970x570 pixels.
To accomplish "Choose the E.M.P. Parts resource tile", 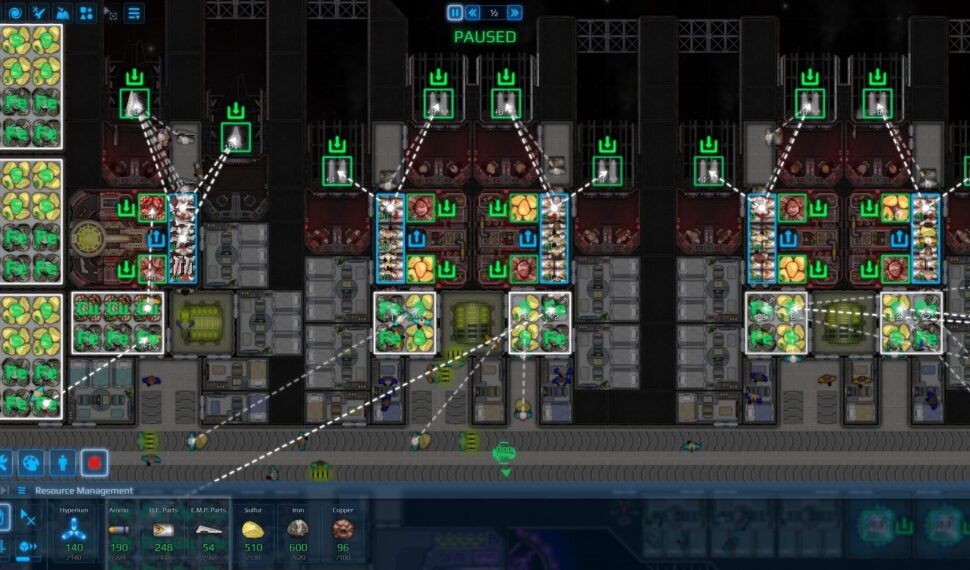I will [x=209, y=533].
